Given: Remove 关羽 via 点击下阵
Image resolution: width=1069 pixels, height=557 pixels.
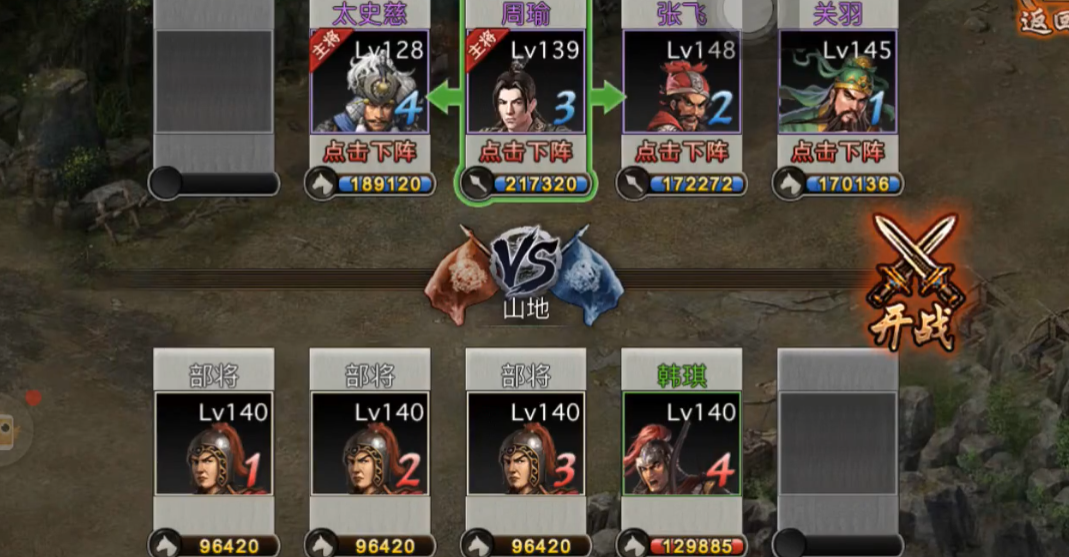Looking at the screenshot, I should coord(838,151).
